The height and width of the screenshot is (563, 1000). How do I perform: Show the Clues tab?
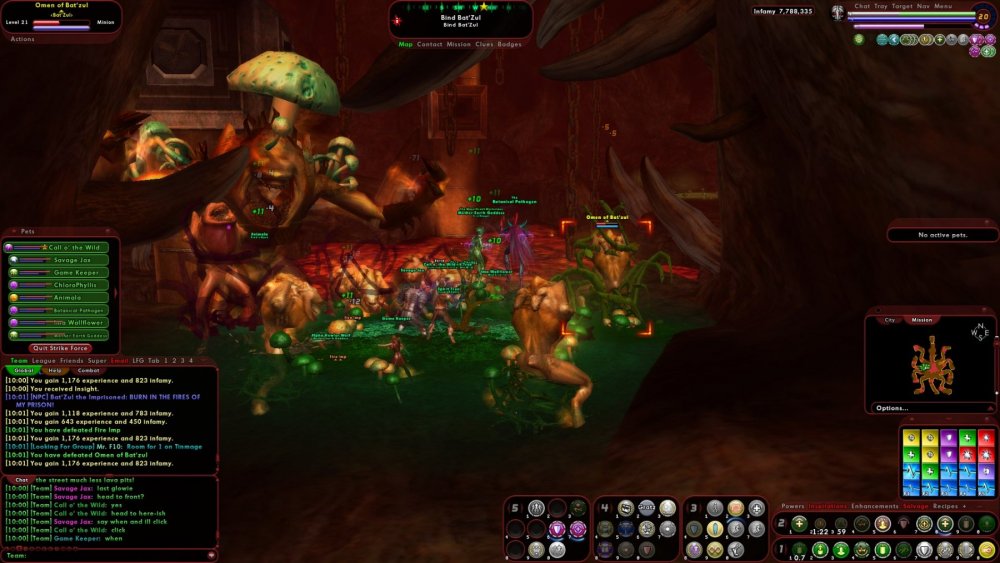point(484,44)
